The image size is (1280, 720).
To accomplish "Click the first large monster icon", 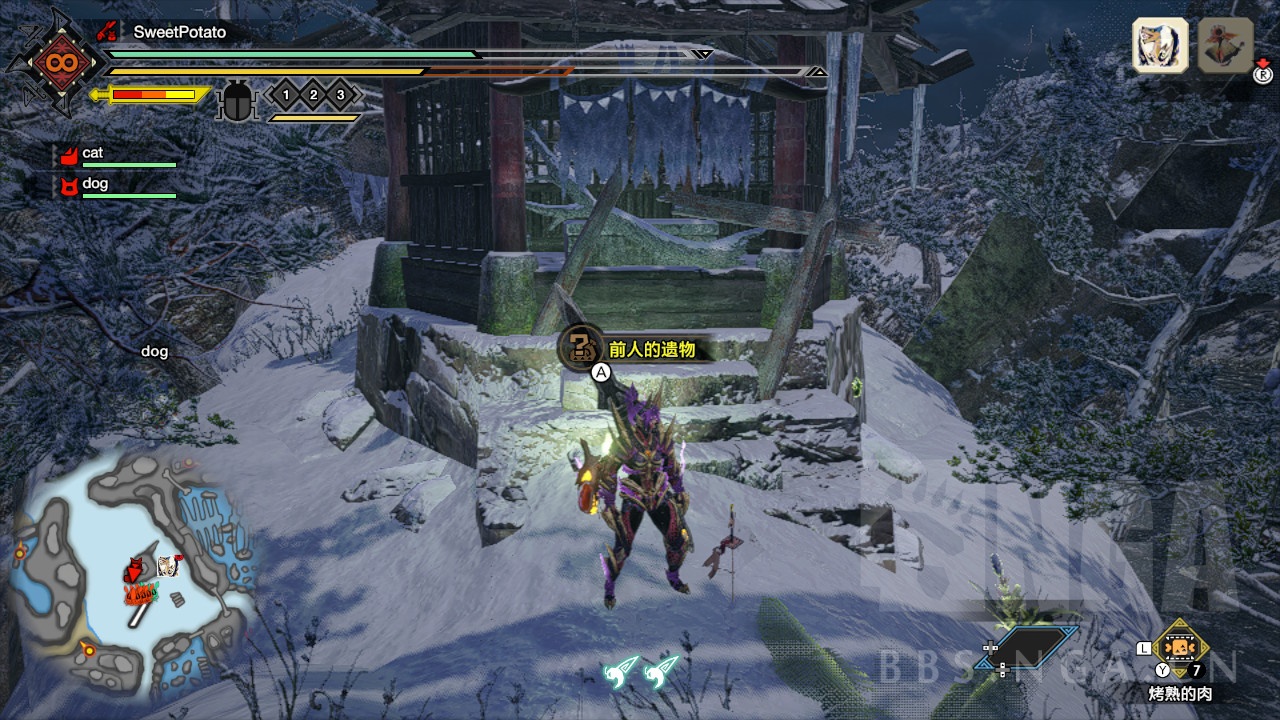I will (1160, 45).
